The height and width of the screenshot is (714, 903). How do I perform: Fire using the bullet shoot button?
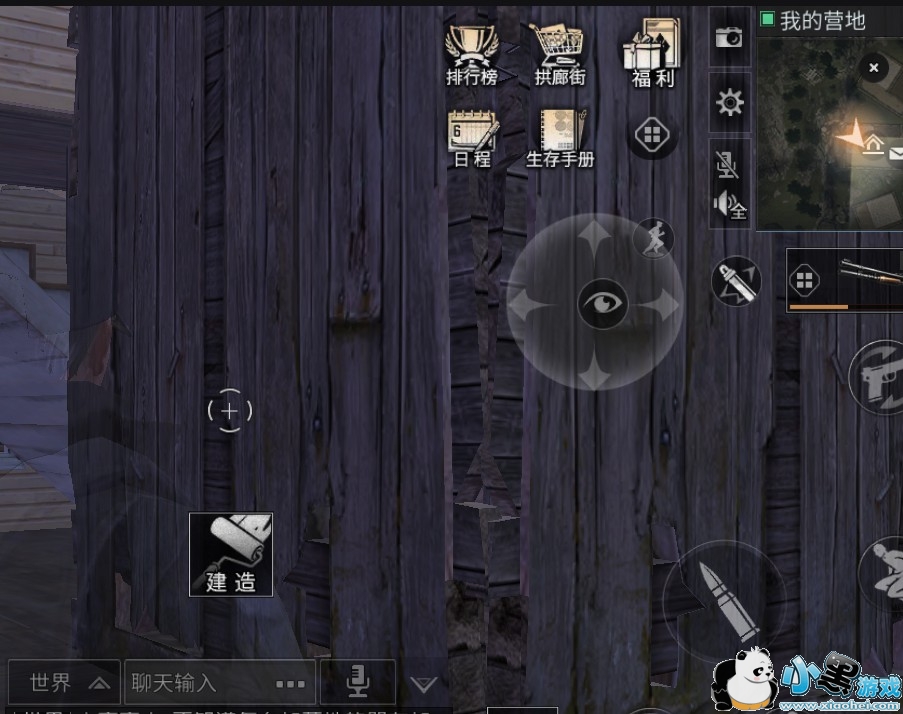[x=723, y=601]
